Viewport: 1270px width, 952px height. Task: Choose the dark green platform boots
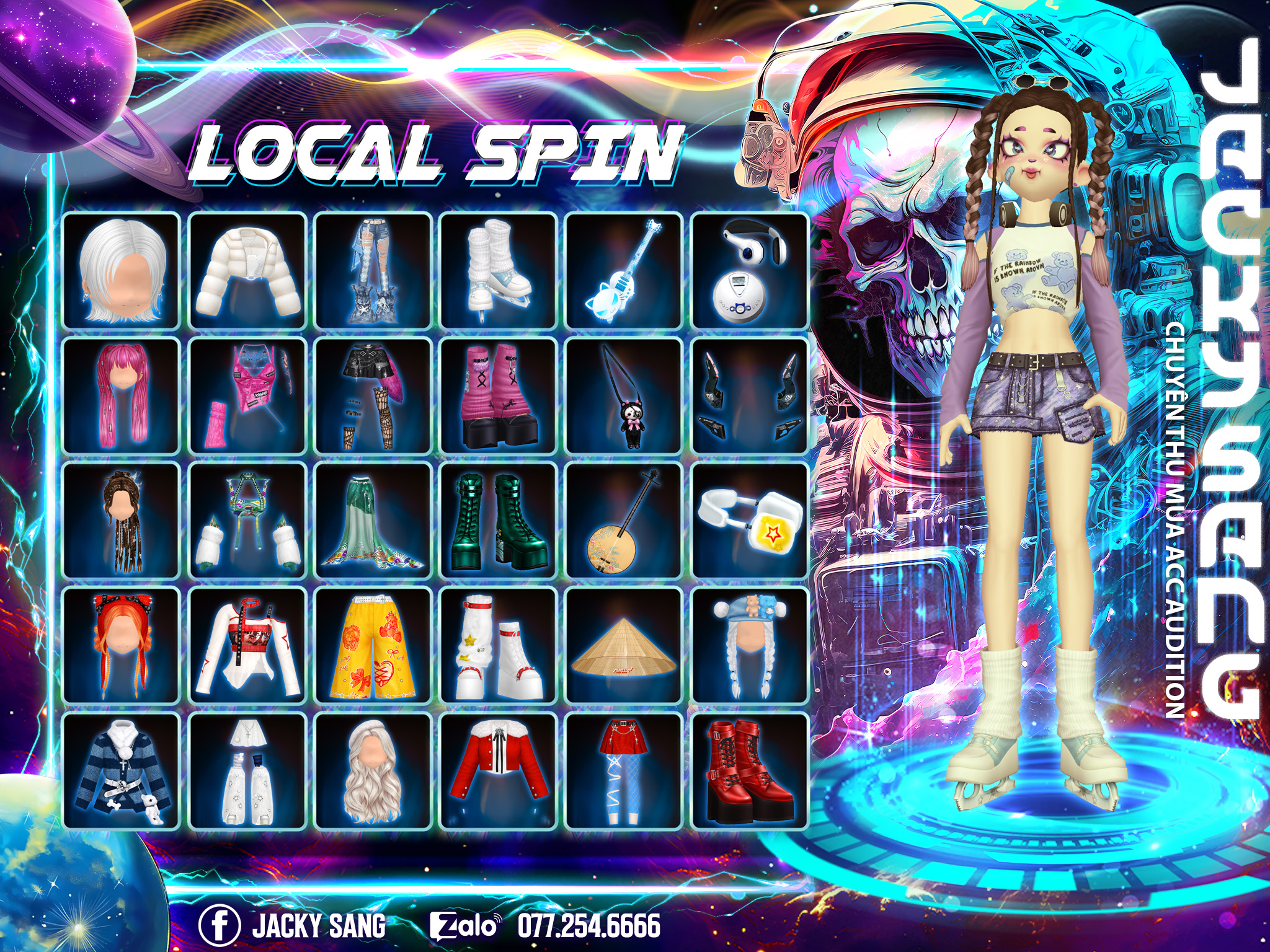tap(498, 521)
